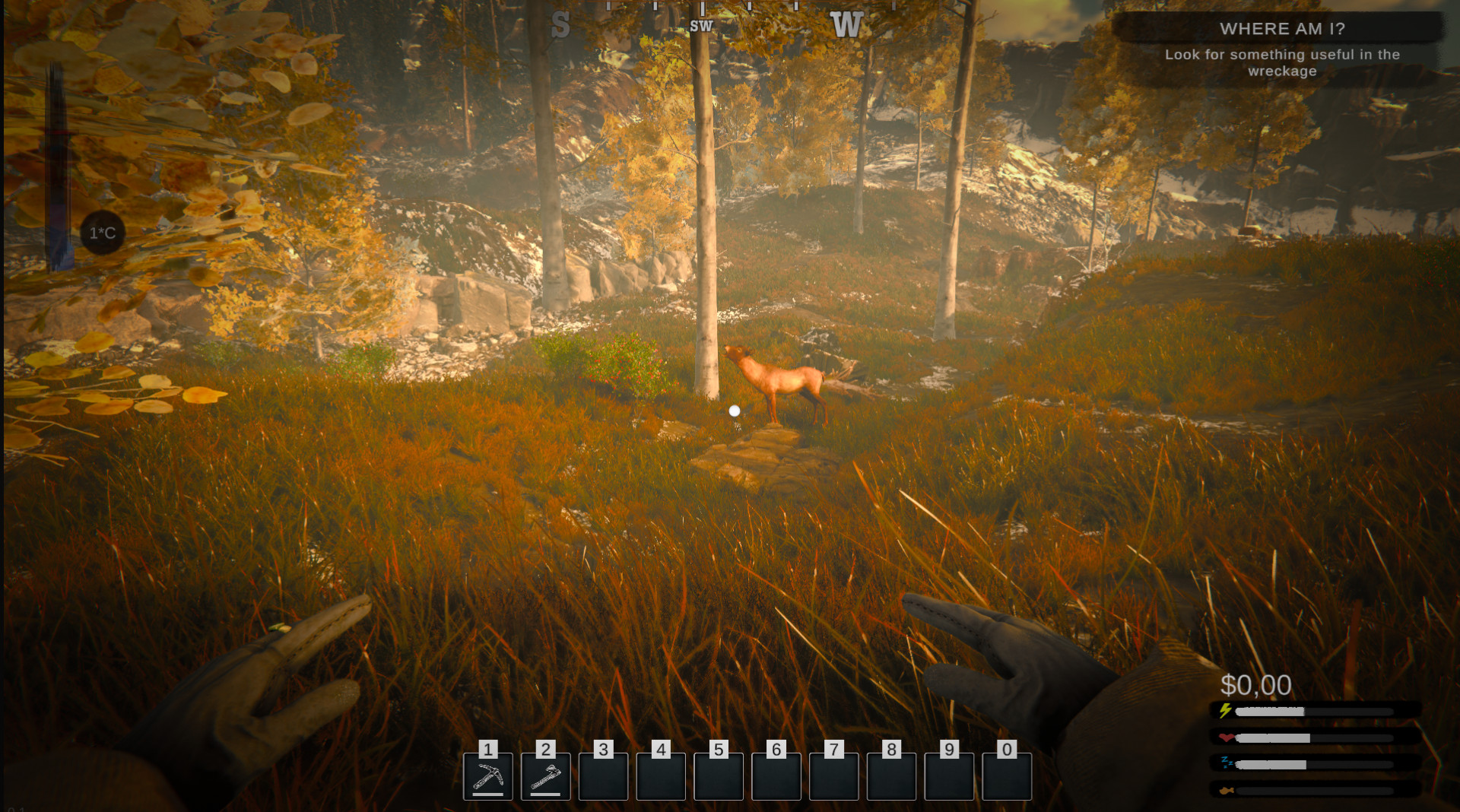
Task: Choose empty hotbar slot 3
Action: click(x=603, y=776)
